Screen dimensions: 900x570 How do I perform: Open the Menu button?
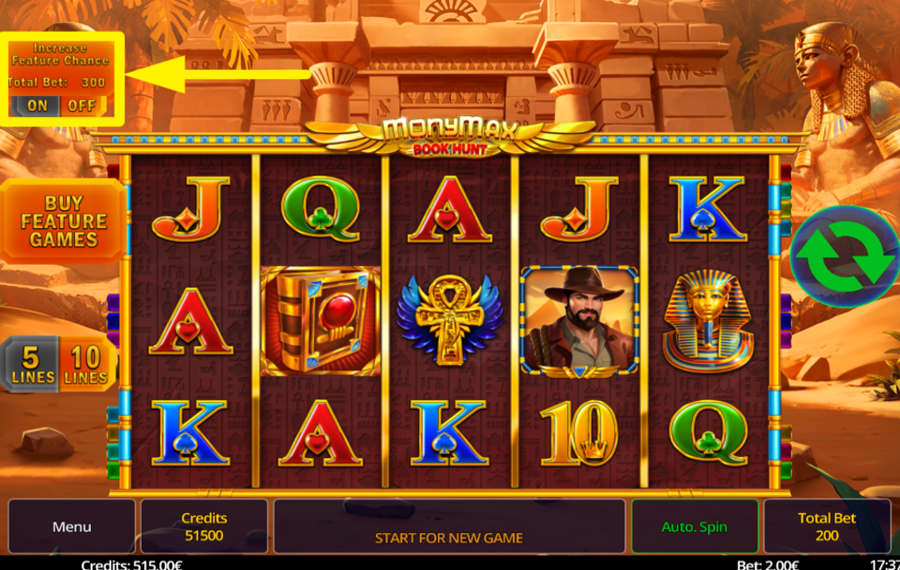click(71, 526)
